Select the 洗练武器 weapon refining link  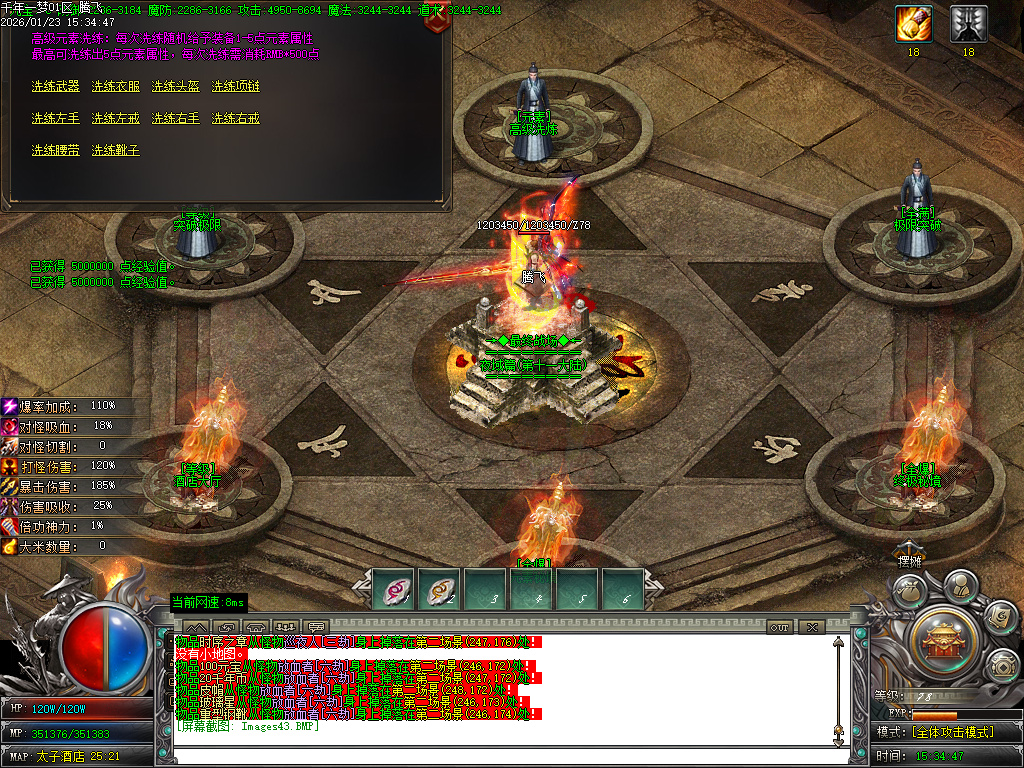click(x=55, y=87)
